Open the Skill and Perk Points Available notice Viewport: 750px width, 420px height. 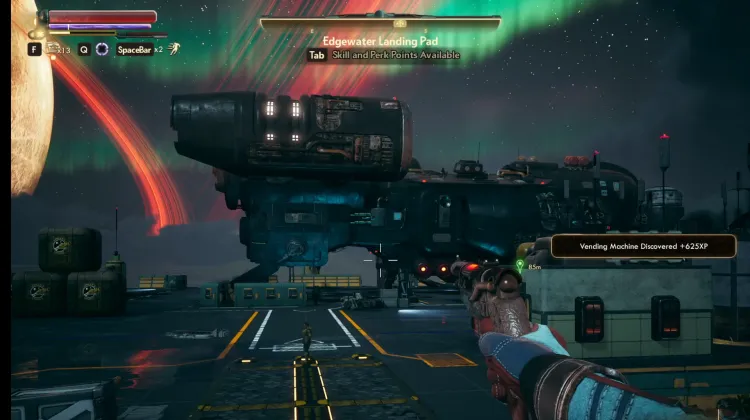[x=383, y=55]
